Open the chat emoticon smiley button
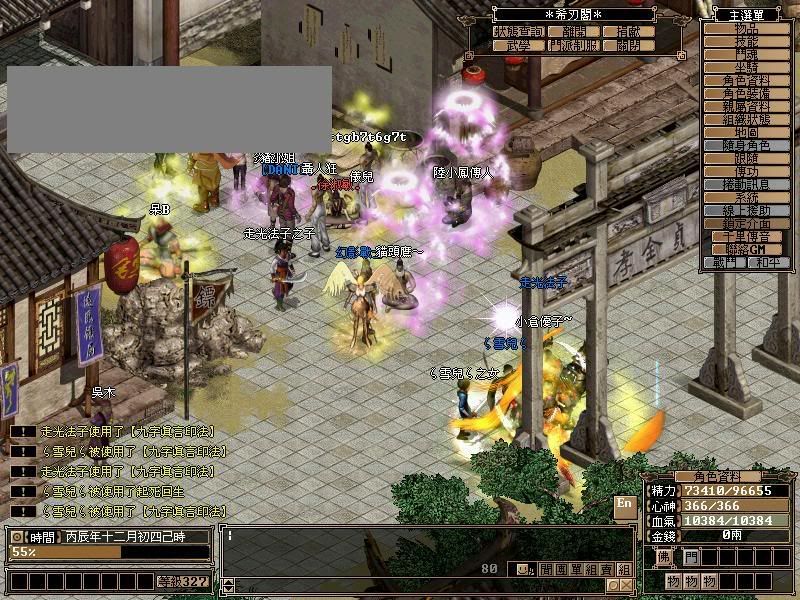Image resolution: width=800 pixels, height=600 pixels. (x=523, y=569)
